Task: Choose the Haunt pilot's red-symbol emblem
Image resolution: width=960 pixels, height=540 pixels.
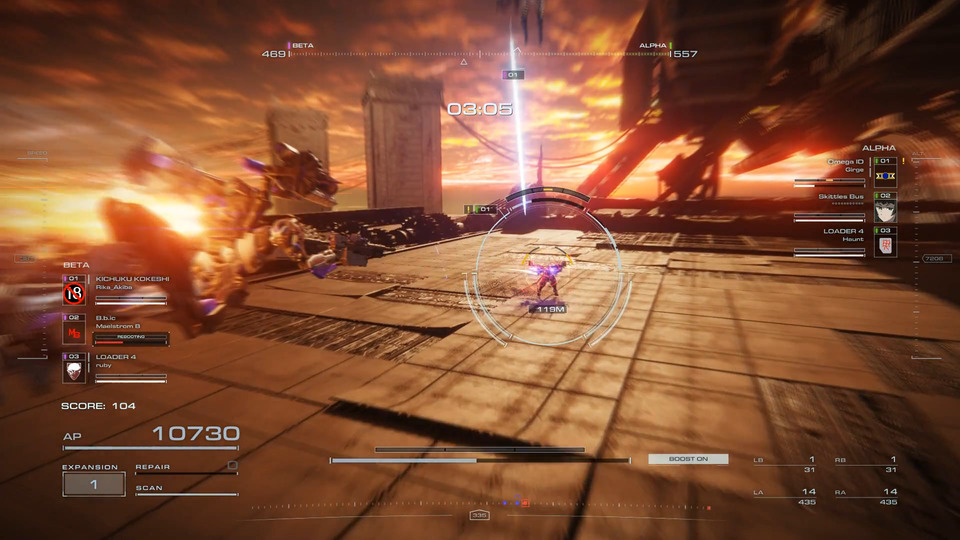Action: pos(885,245)
